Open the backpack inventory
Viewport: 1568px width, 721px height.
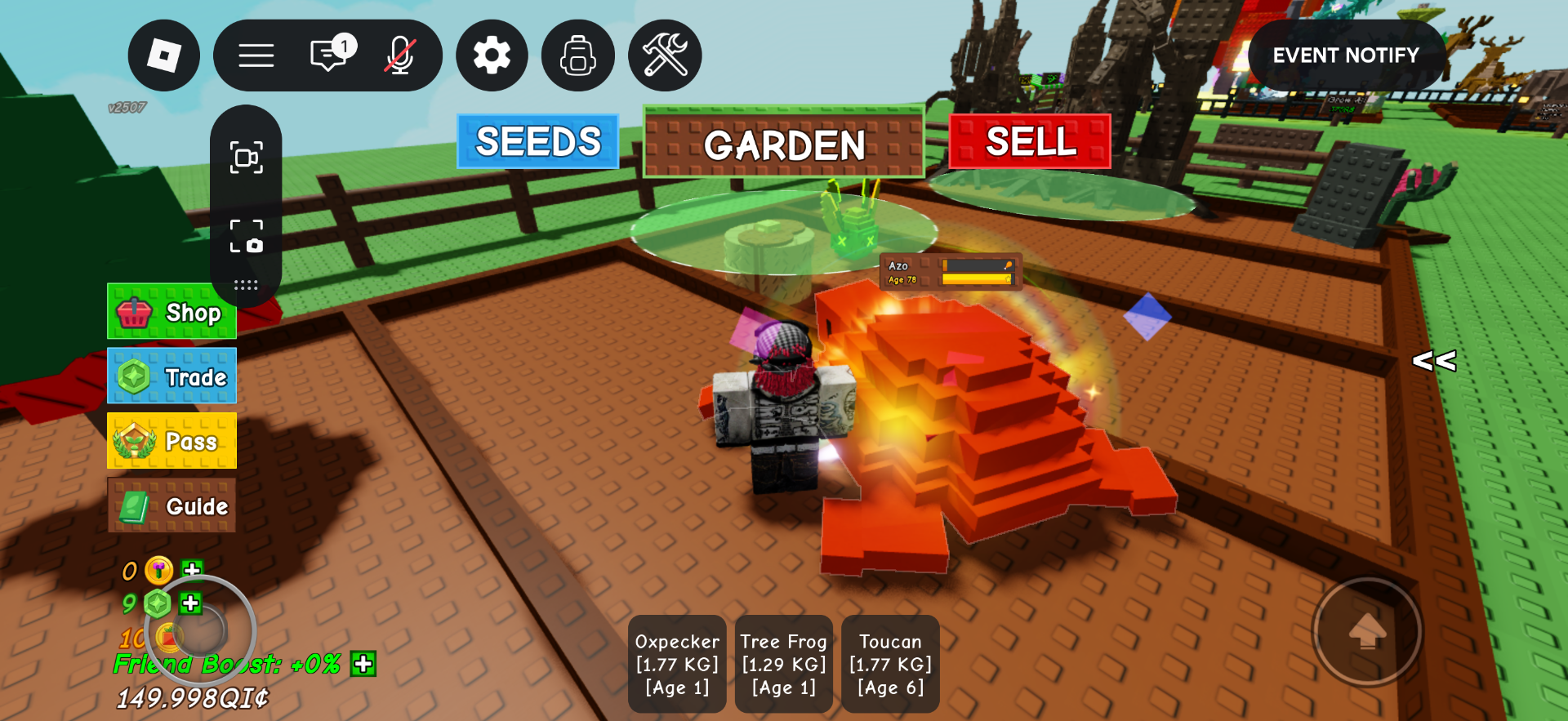click(578, 56)
